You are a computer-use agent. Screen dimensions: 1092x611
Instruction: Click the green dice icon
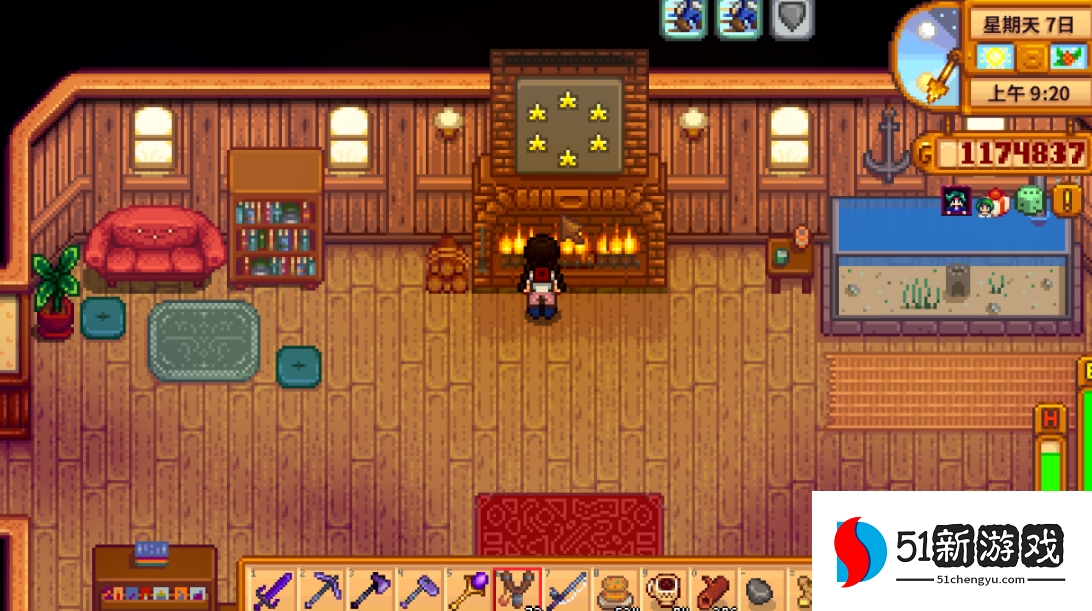coord(1029,201)
